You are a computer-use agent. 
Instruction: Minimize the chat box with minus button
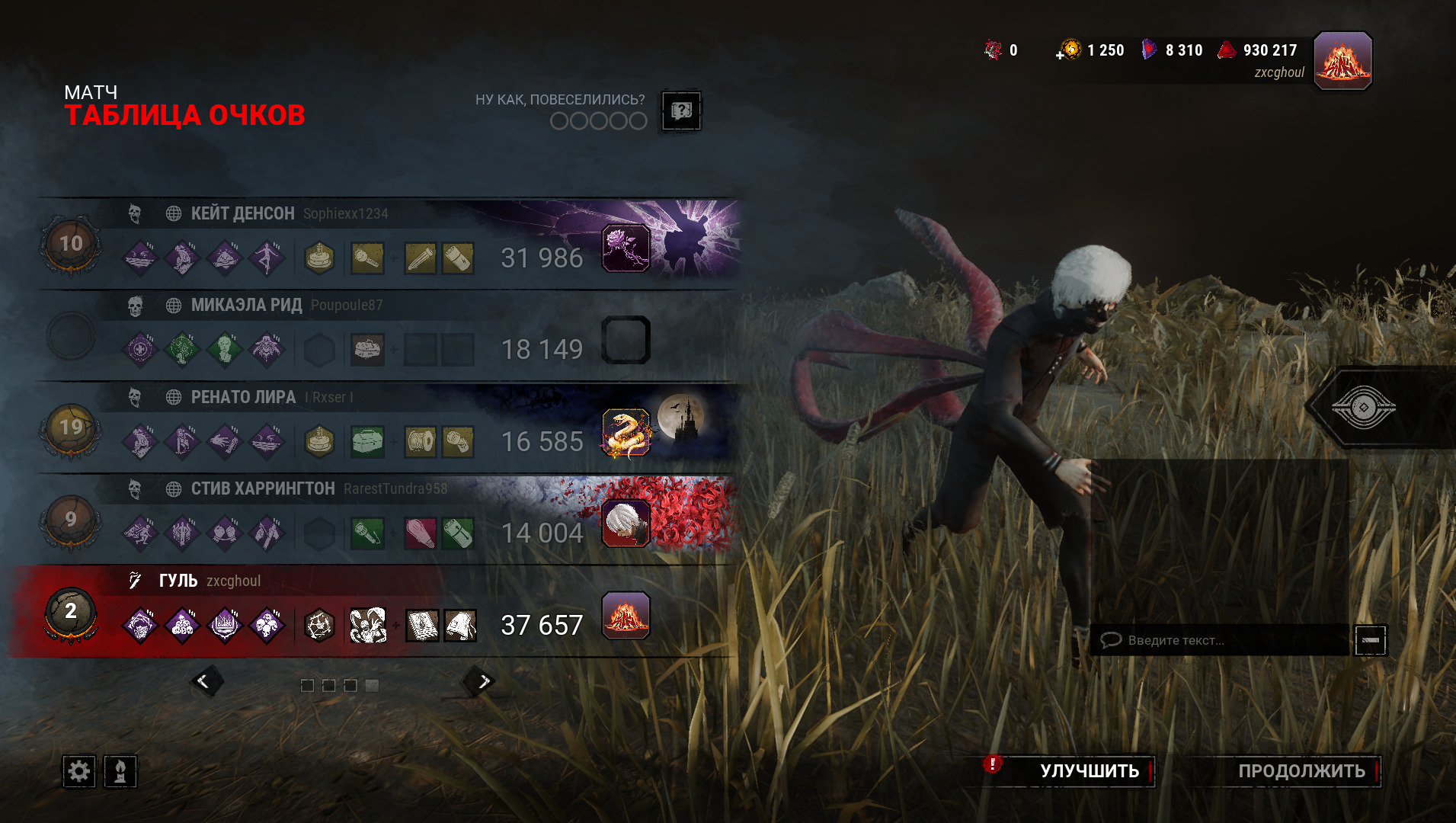(1370, 640)
